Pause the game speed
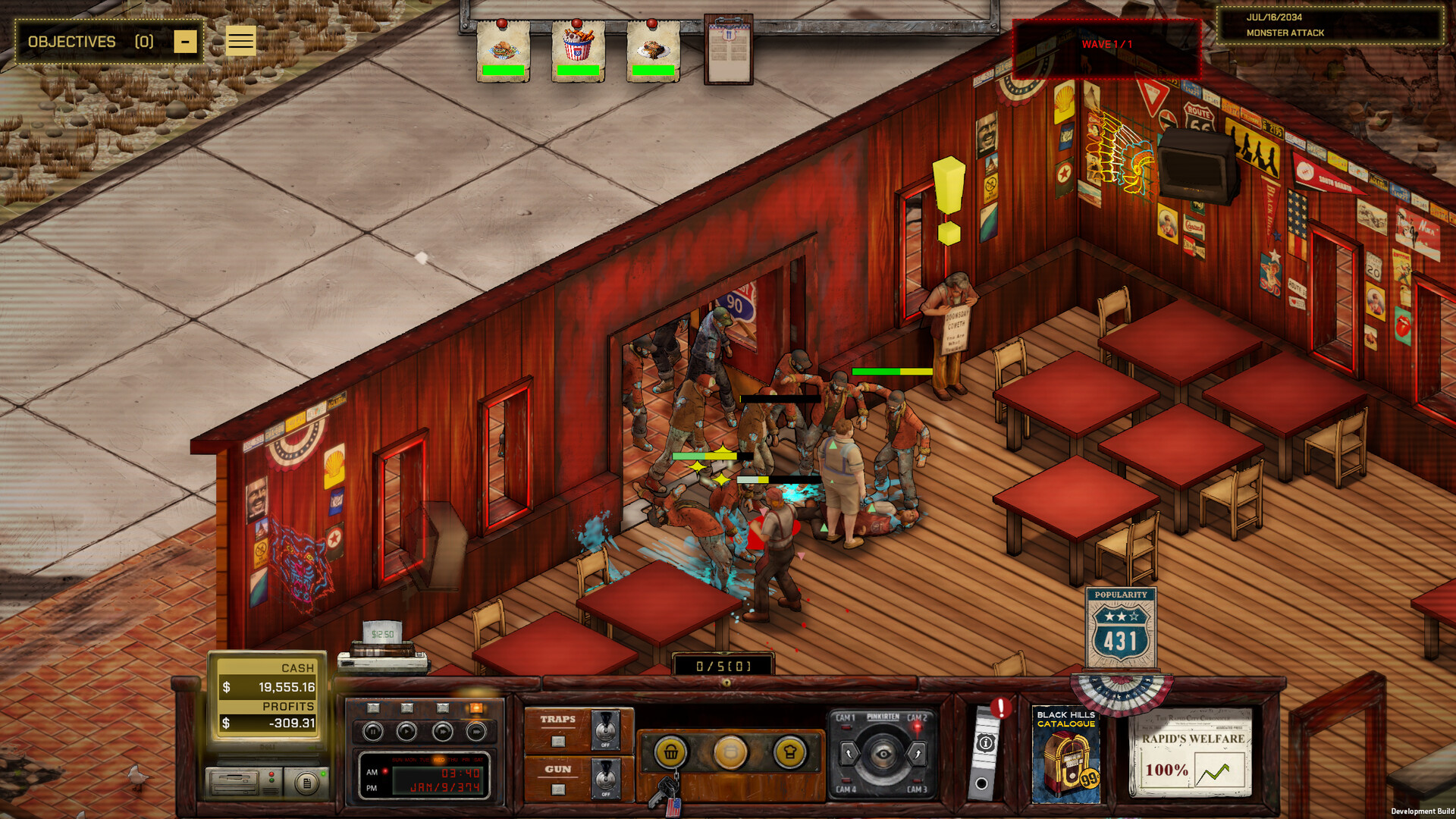This screenshot has width=1456, height=819. 372,732
